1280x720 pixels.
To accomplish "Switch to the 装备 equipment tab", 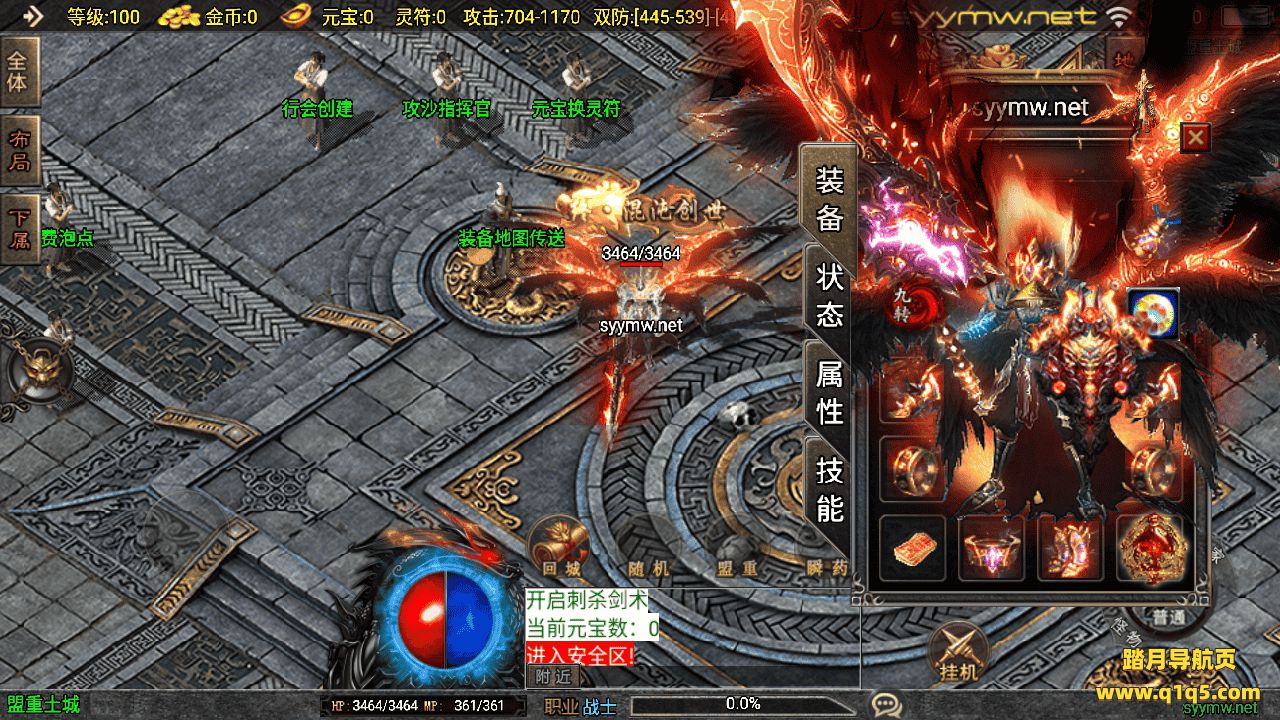I will (x=829, y=199).
